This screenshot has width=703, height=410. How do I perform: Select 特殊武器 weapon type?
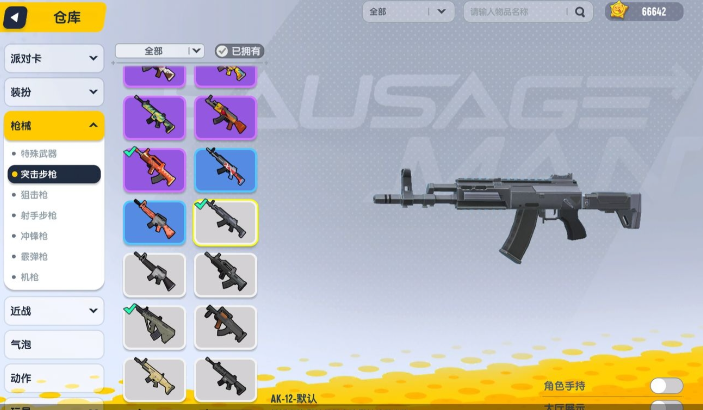pos(39,153)
